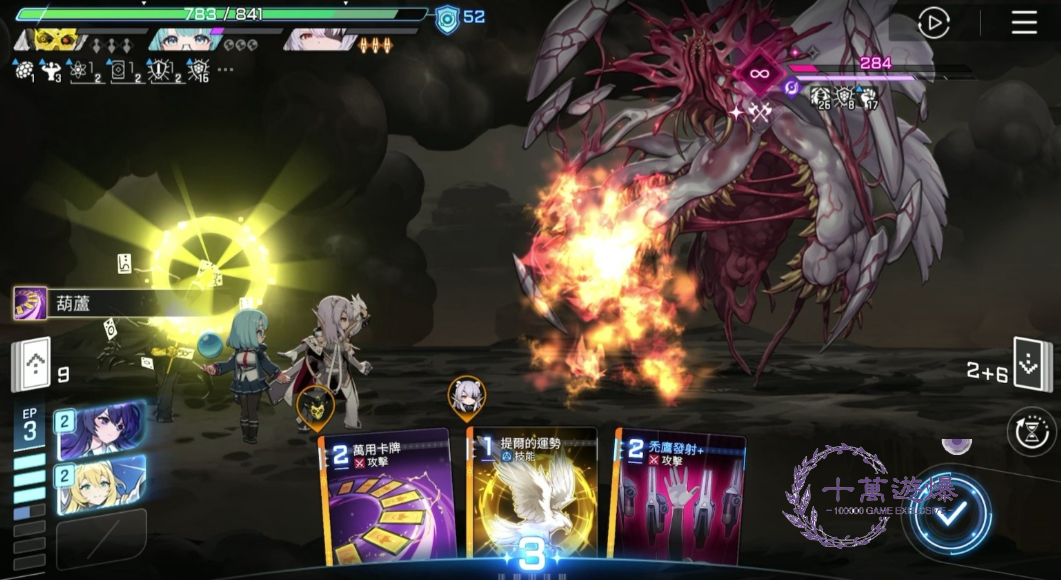End the turn with the checkmark button
The width and height of the screenshot is (1061, 580).
tap(950, 513)
